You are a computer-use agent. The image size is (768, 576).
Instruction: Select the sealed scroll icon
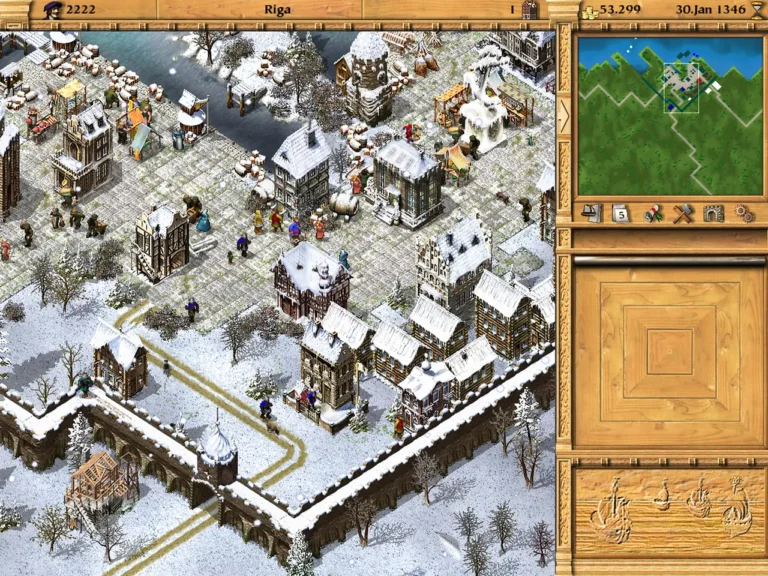654,213
